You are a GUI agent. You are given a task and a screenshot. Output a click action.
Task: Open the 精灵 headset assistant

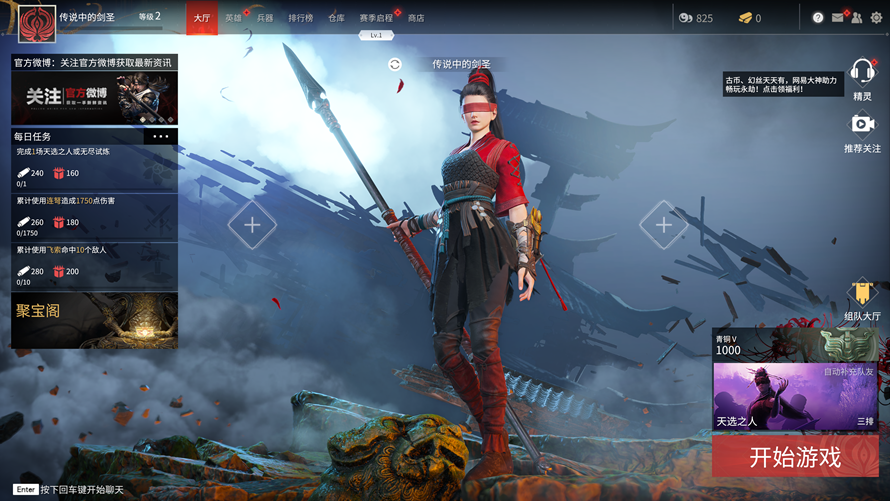(x=862, y=73)
